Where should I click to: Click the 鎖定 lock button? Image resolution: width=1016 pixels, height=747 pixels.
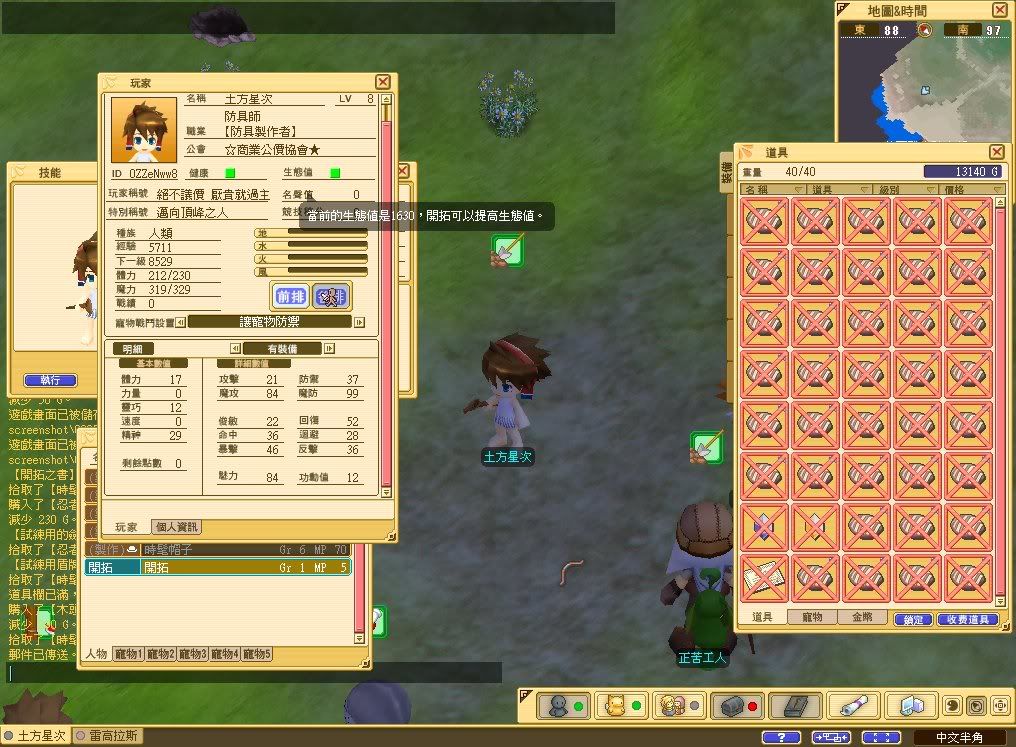point(913,620)
